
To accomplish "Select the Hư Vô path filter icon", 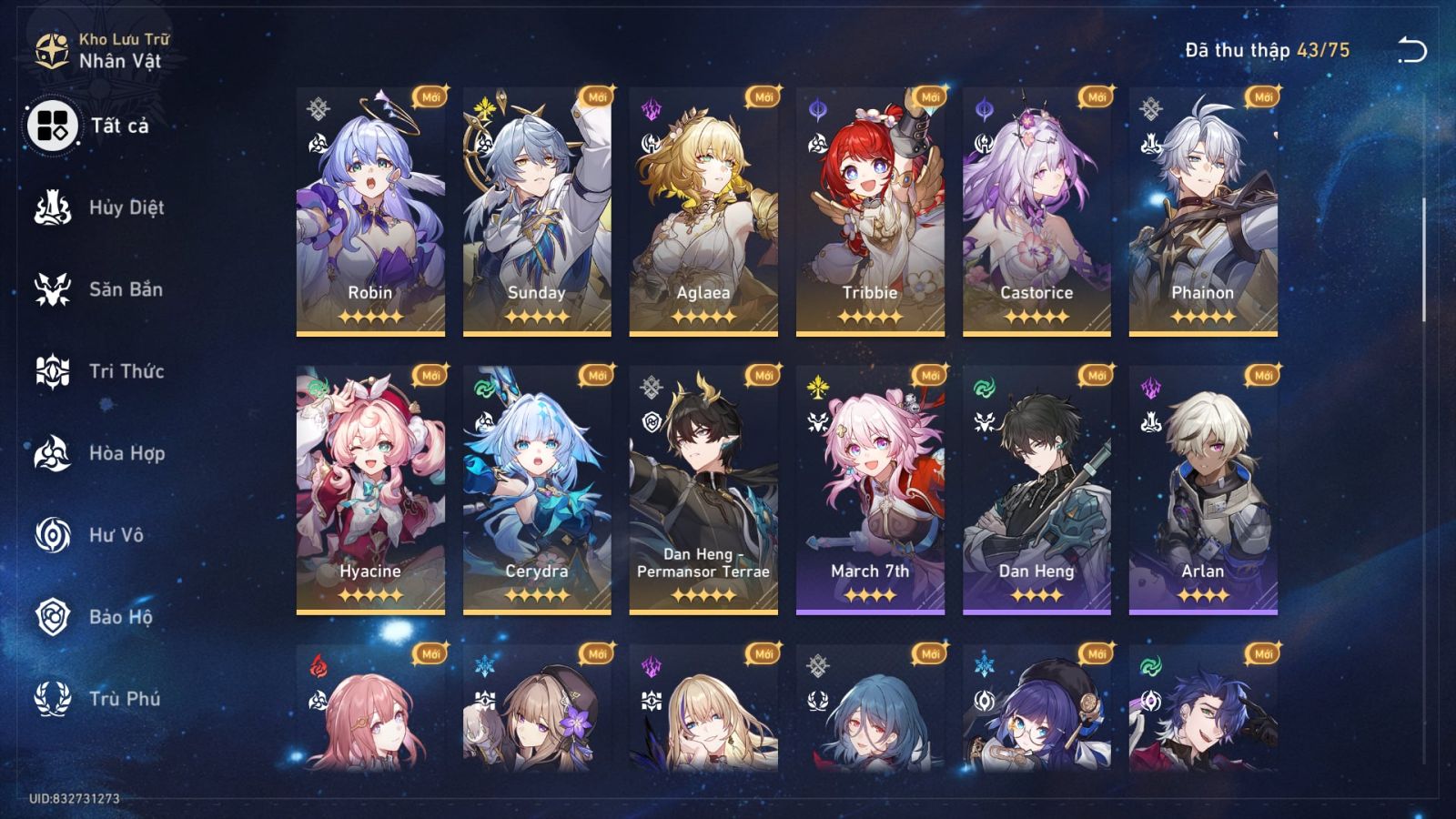I will [x=52, y=535].
